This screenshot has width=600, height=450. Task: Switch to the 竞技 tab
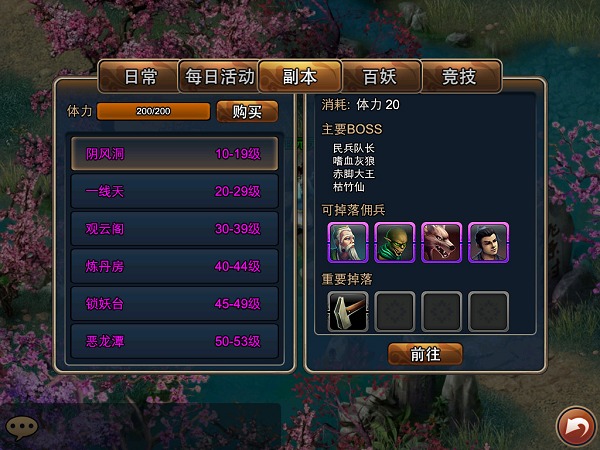pos(458,77)
